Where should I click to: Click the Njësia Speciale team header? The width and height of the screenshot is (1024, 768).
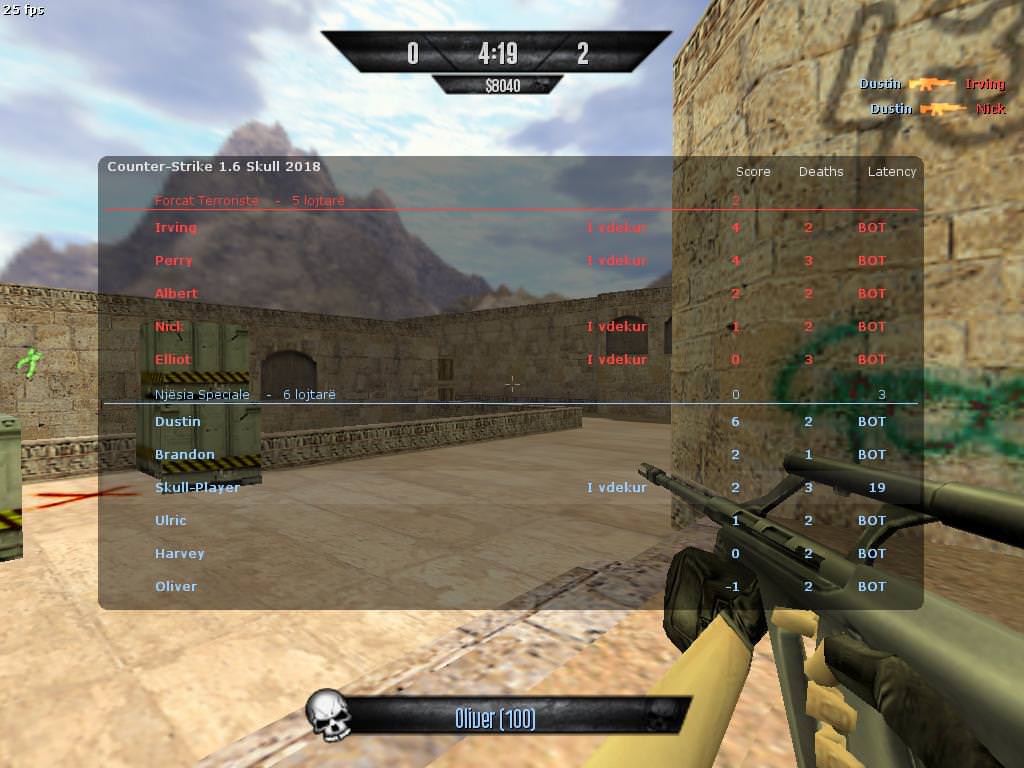tap(245, 395)
